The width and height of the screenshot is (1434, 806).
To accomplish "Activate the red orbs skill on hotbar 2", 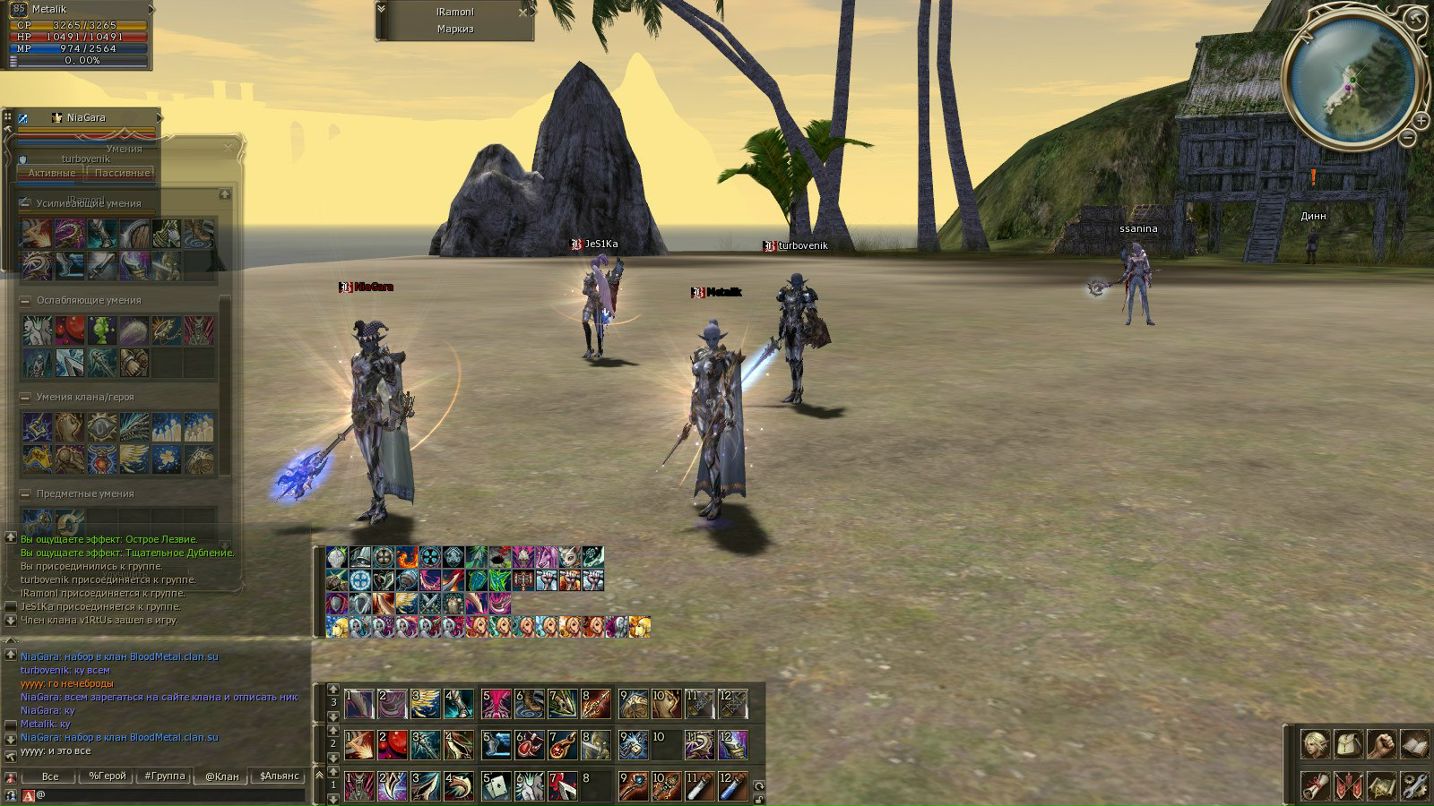I will [x=393, y=745].
